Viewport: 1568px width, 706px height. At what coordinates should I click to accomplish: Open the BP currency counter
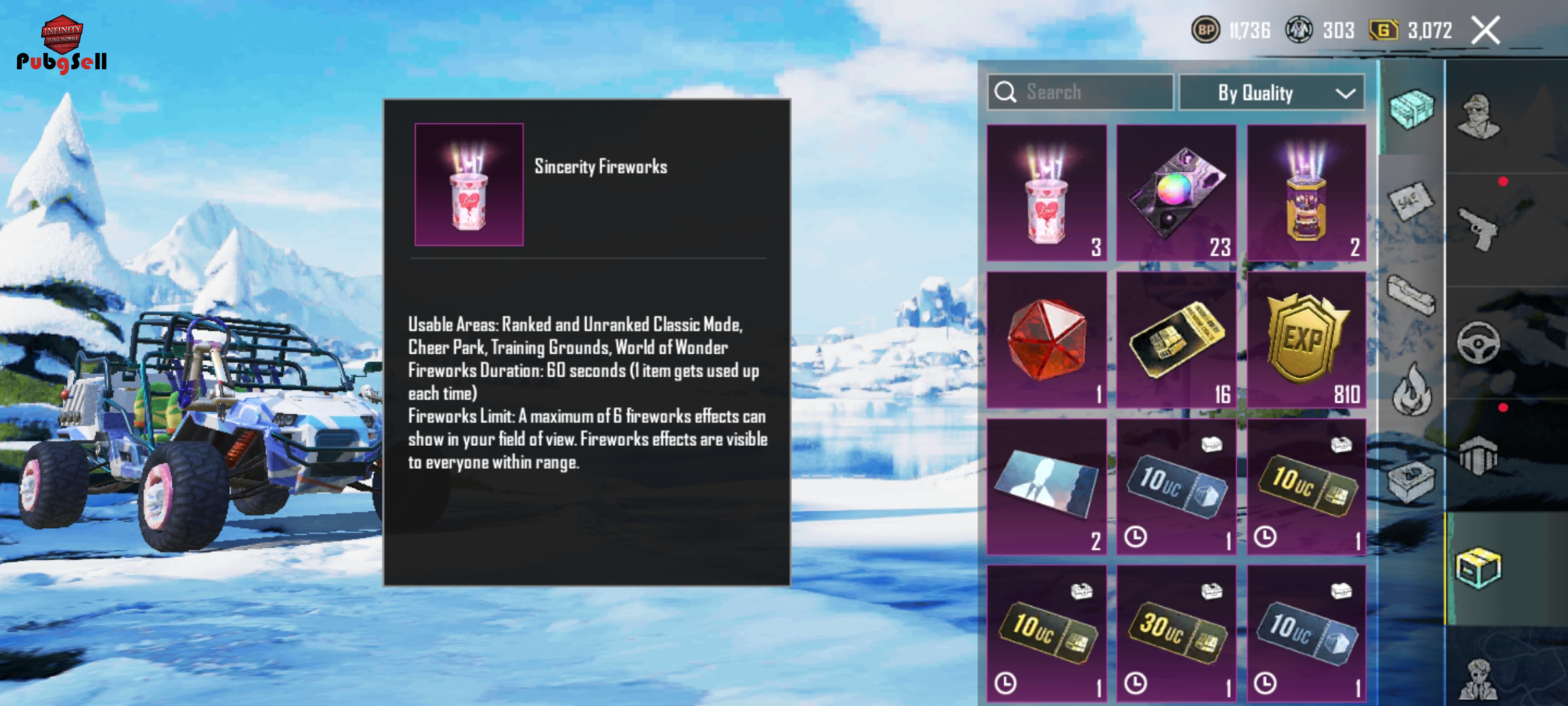pyautogui.click(x=1231, y=30)
